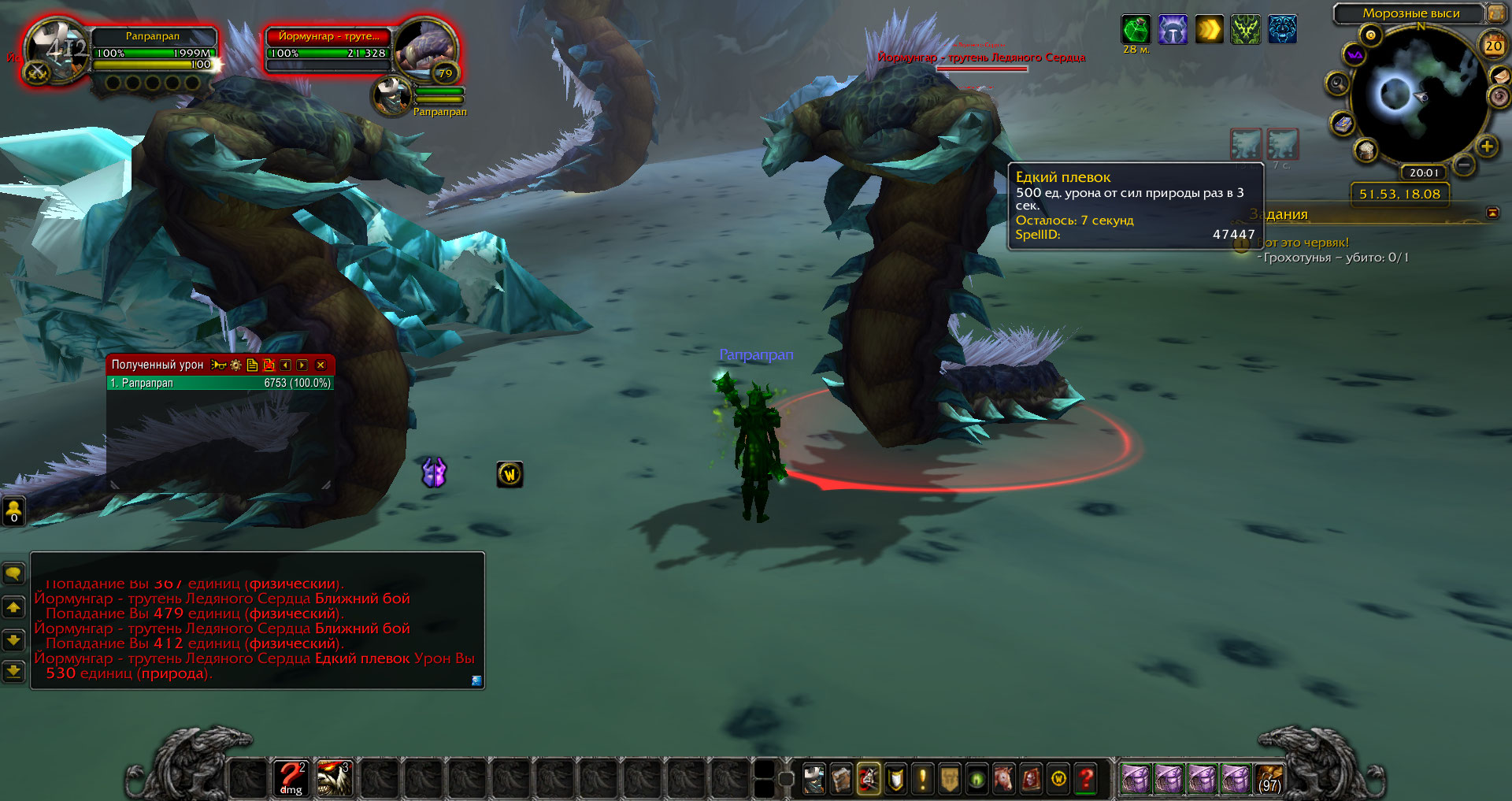Open world map button beside zone name
The height and width of the screenshot is (801, 1512).
tap(1495, 13)
